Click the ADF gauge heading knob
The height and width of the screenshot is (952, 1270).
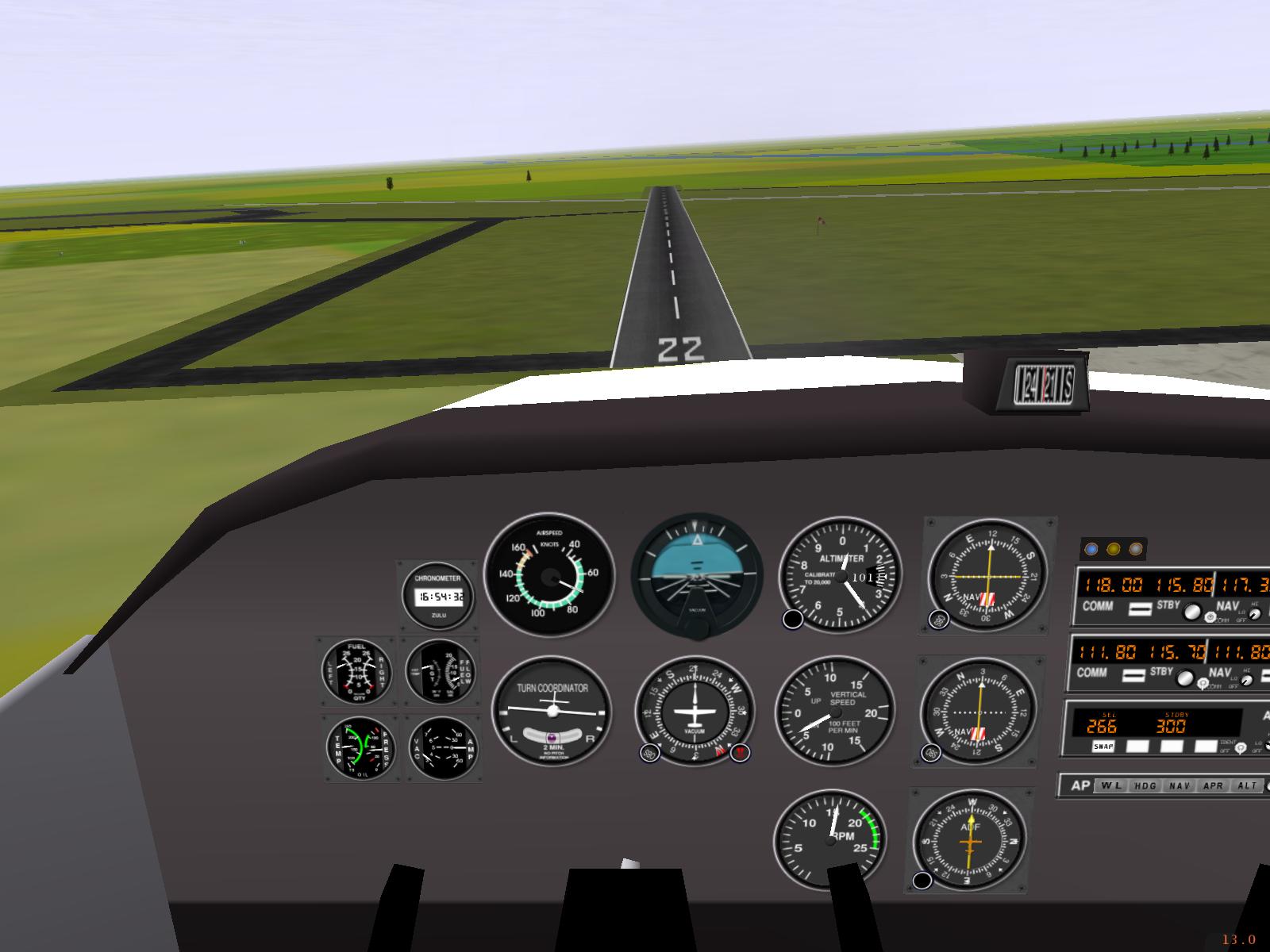point(922,880)
